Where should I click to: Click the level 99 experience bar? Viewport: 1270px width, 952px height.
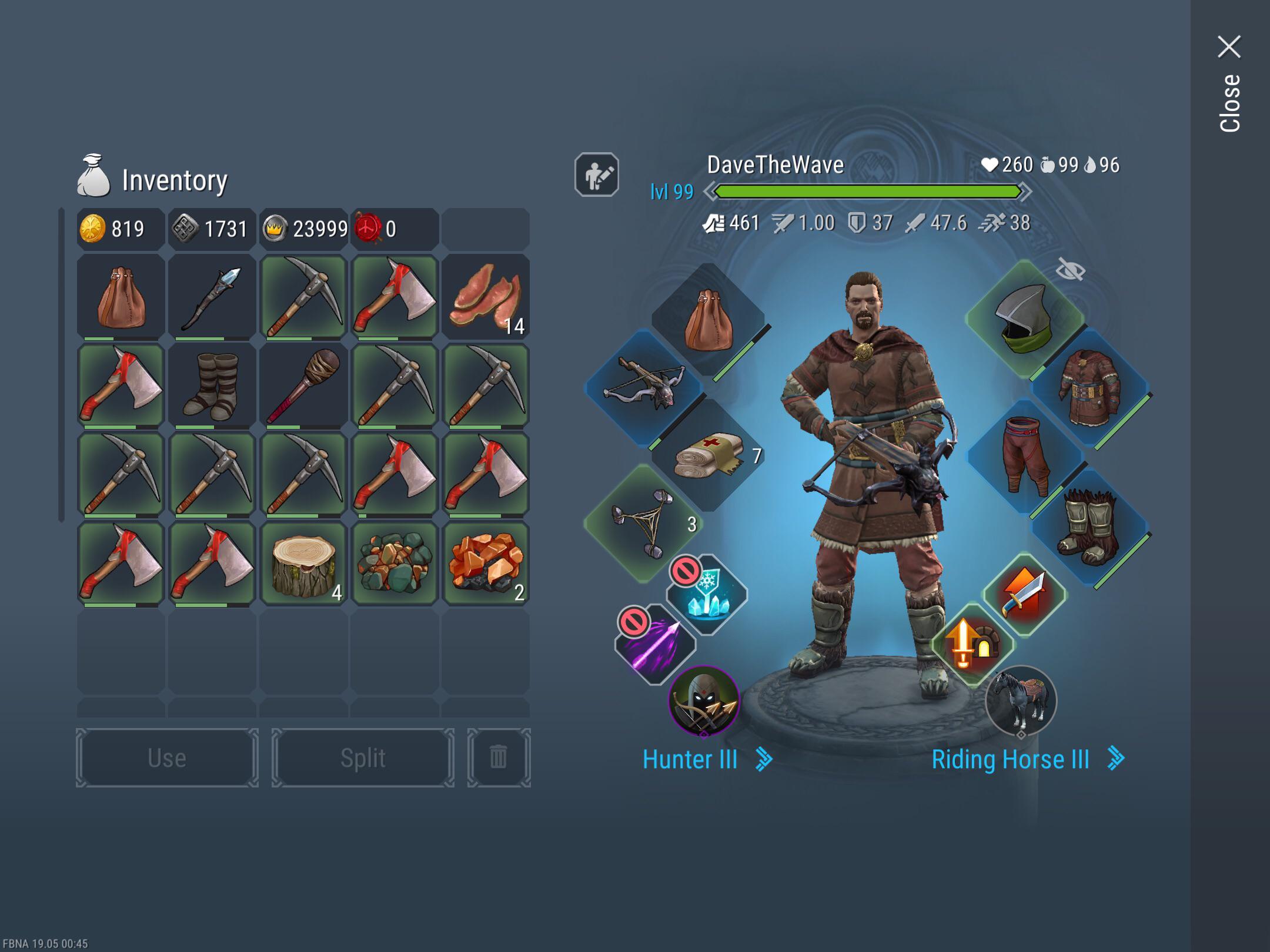867,190
